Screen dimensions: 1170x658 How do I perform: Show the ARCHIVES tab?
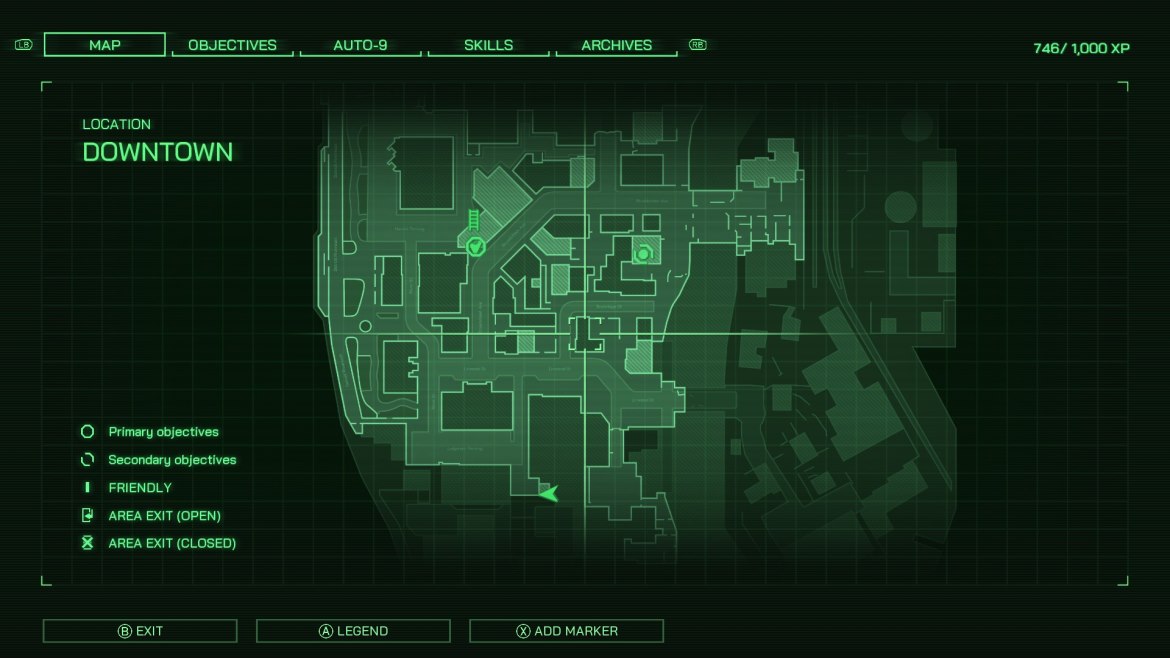click(616, 45)
